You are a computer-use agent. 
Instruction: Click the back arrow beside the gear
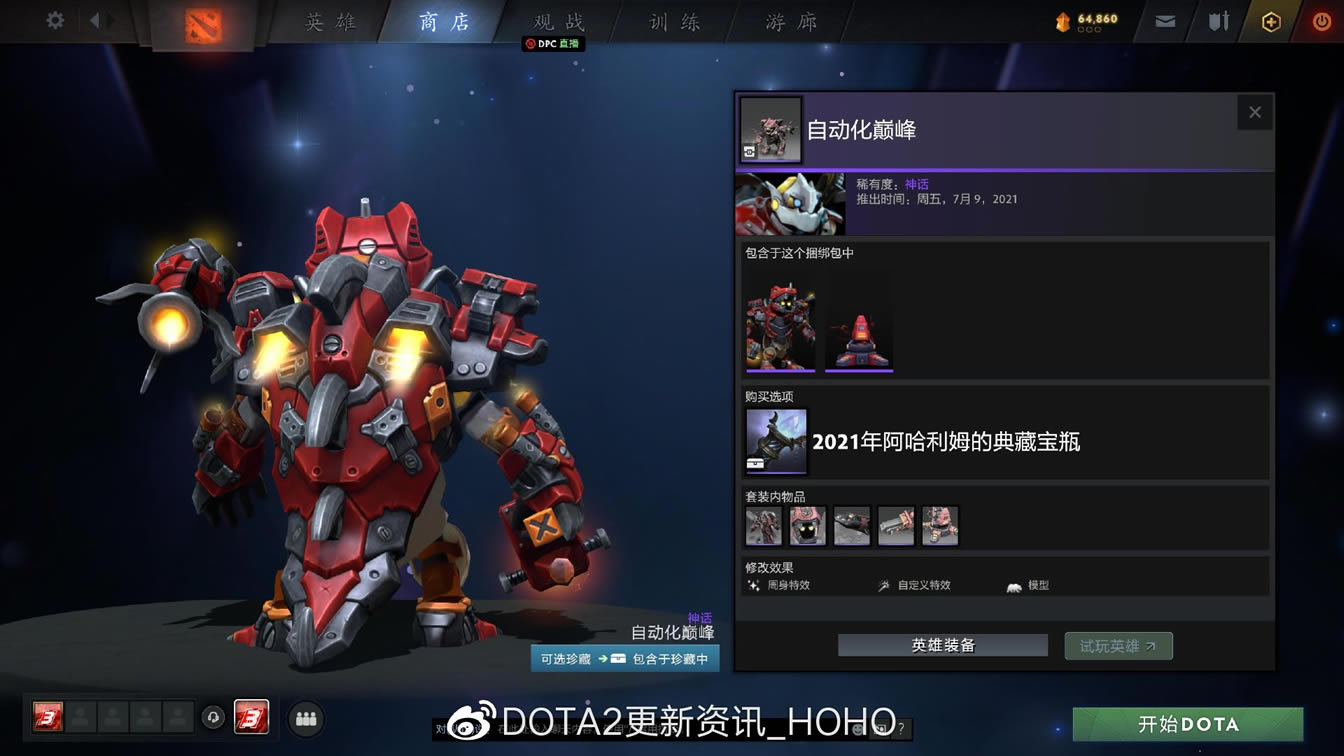tap(95, 18)
